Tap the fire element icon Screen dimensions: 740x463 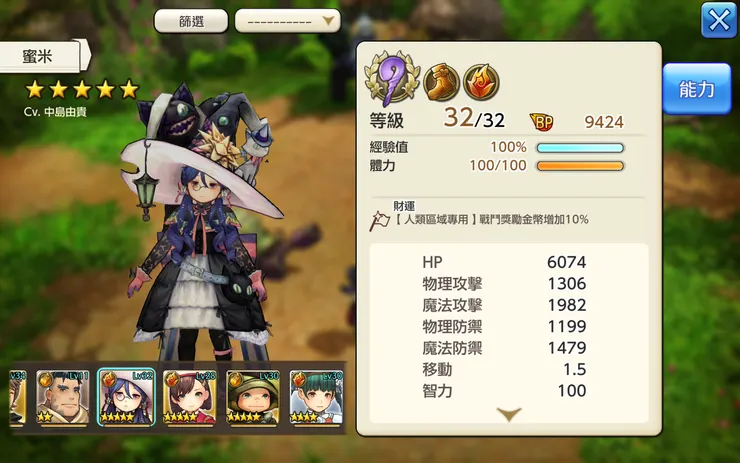point(481,81)
